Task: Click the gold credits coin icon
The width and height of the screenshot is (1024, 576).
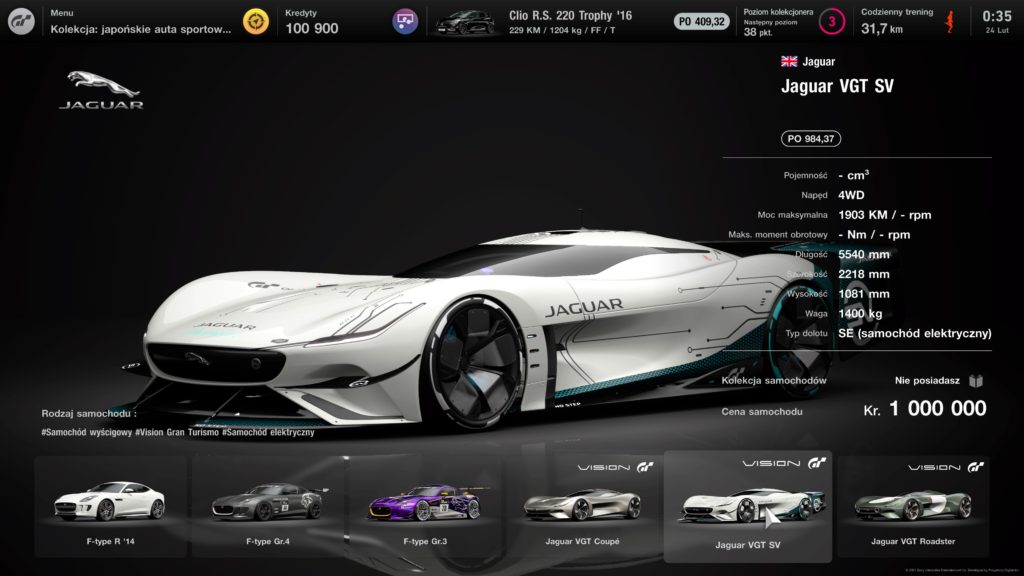Action: (257, 21)
